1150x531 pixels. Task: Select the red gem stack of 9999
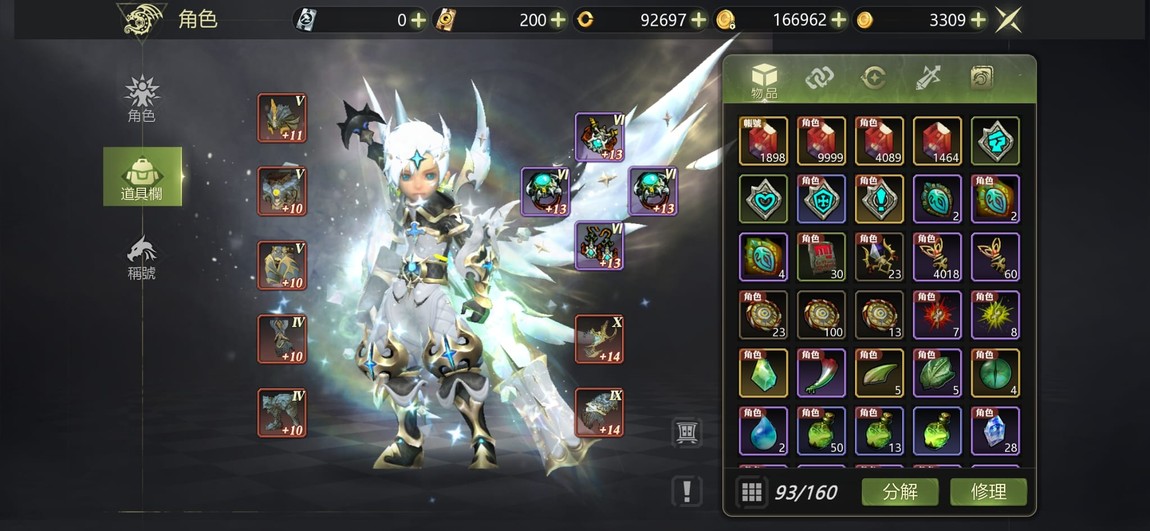coord(821,141)
